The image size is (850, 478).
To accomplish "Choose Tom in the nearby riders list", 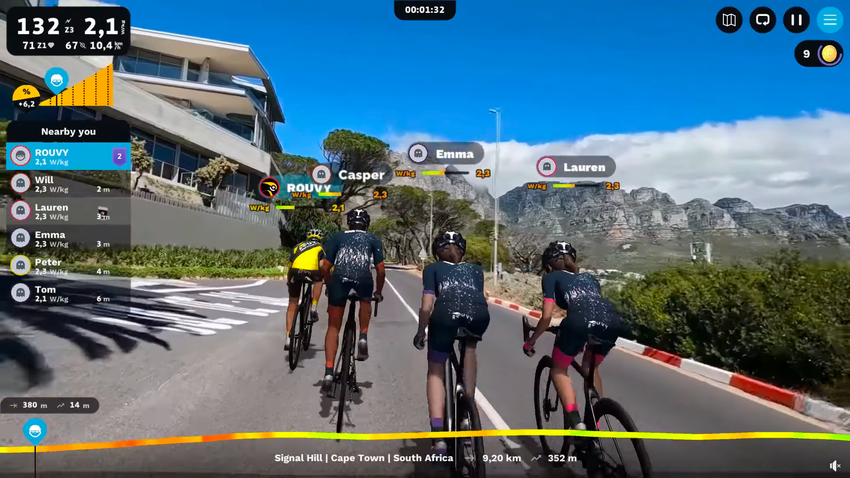I will point(68,292).
